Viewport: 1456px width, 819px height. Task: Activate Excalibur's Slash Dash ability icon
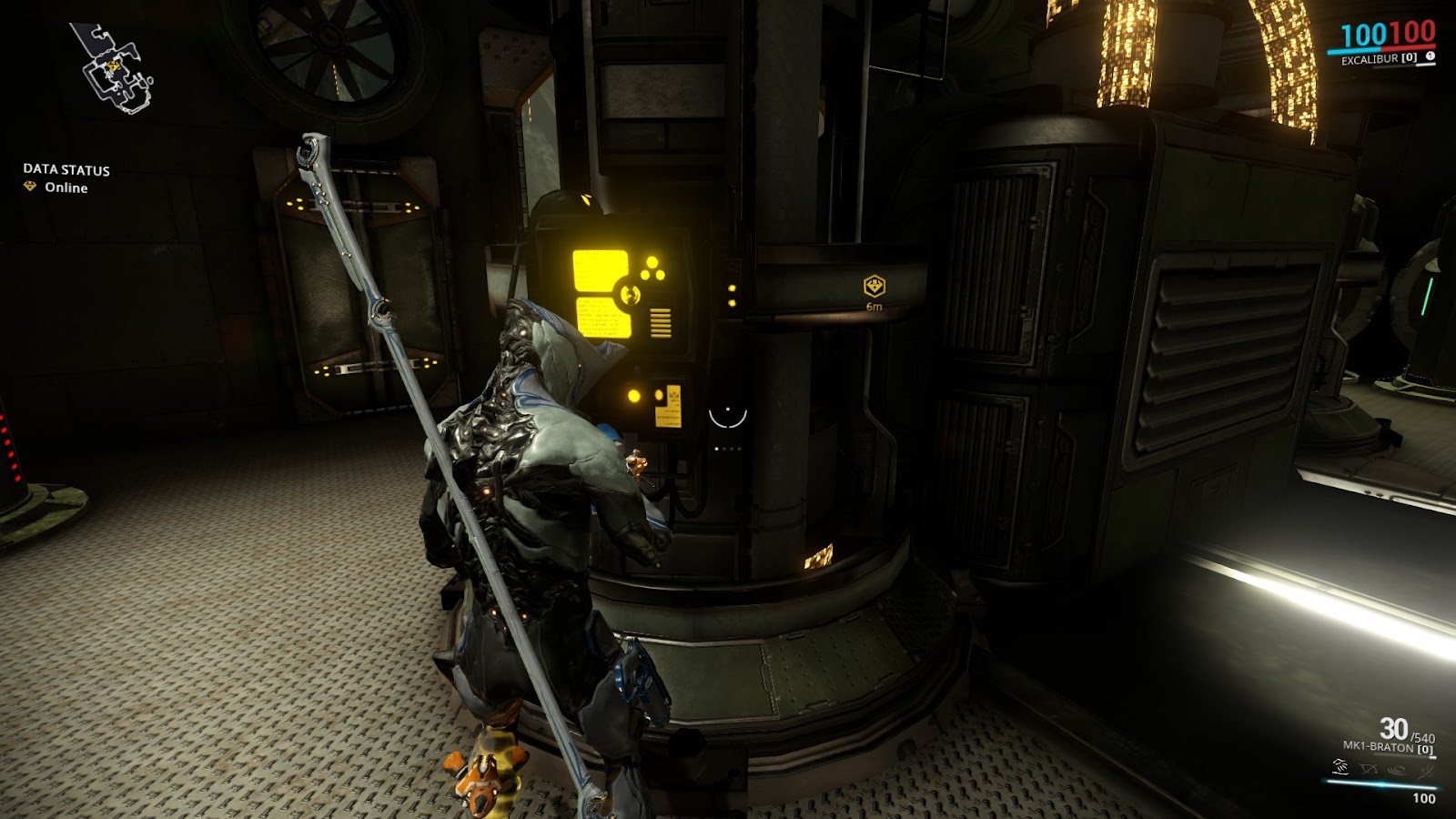pos(1340,769)
